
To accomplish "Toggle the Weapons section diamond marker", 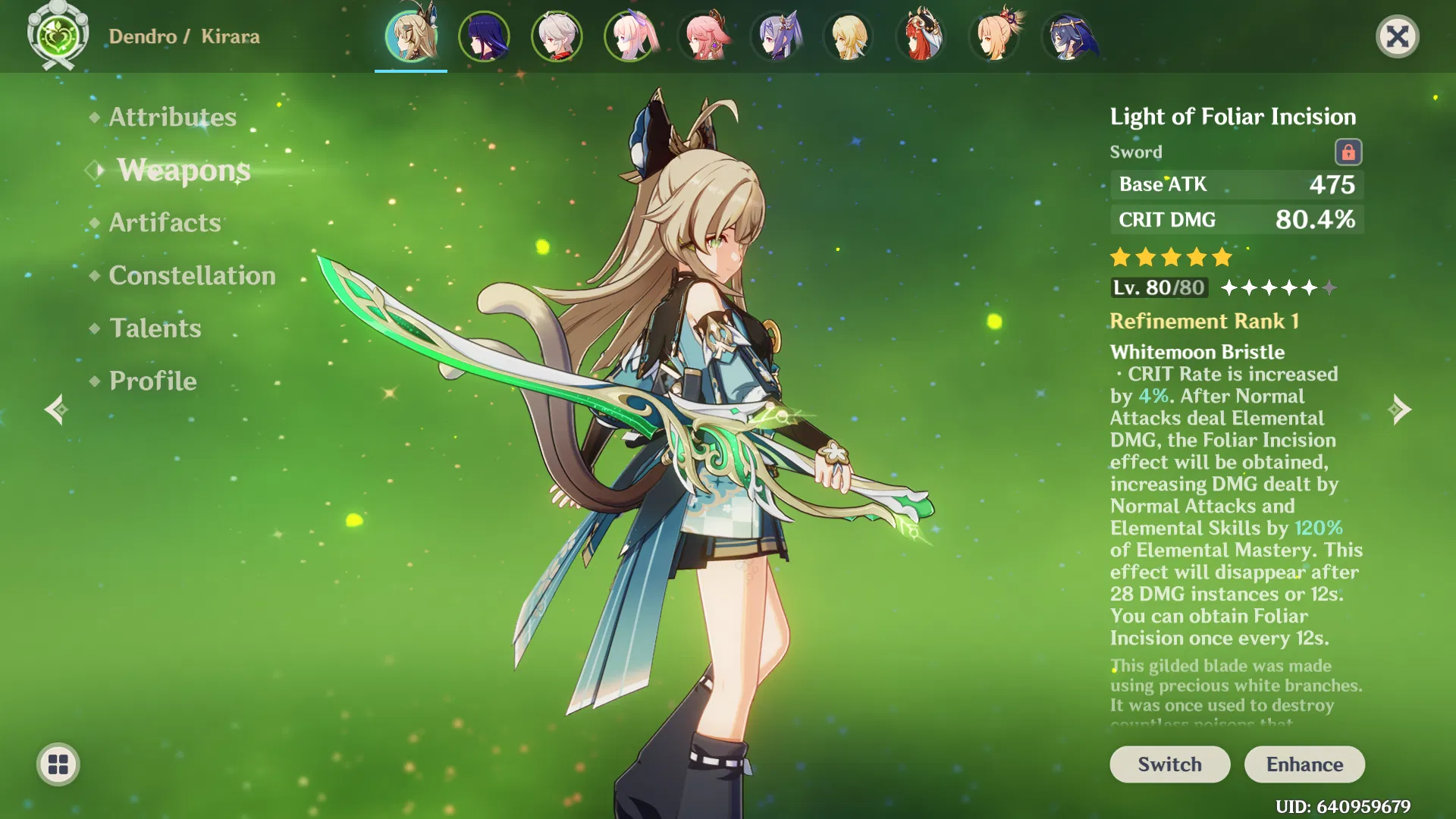I will pos(93,170).
